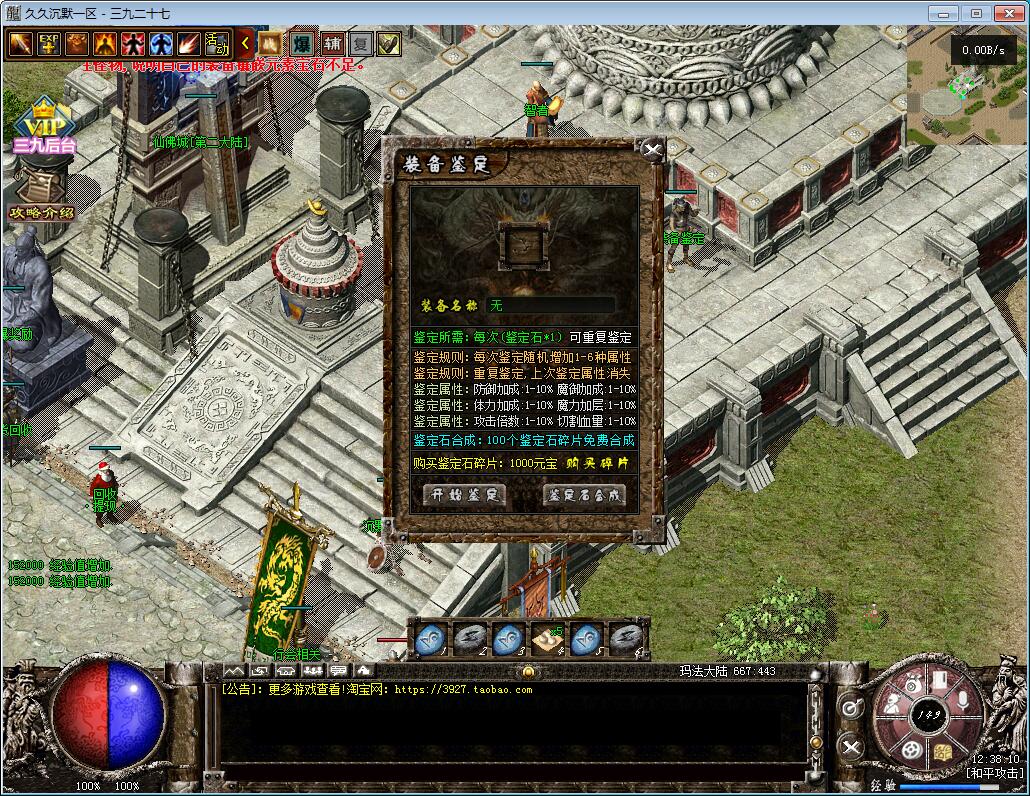Click 购买碎片 to buy stone fragments
Screen dimensions: 1030x796
click(598, 463)
